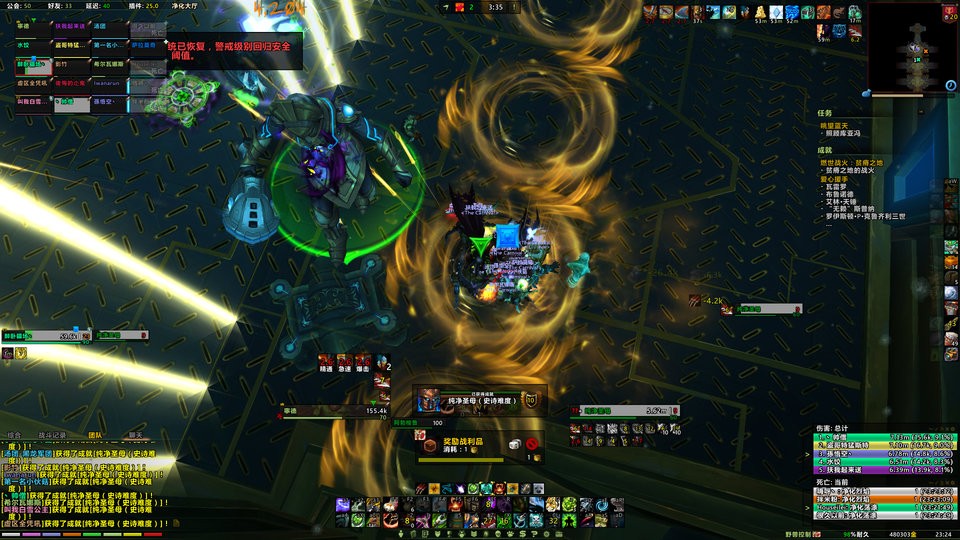
Task: Click the red pass button on loot roll
Action: tap(533, 443)
